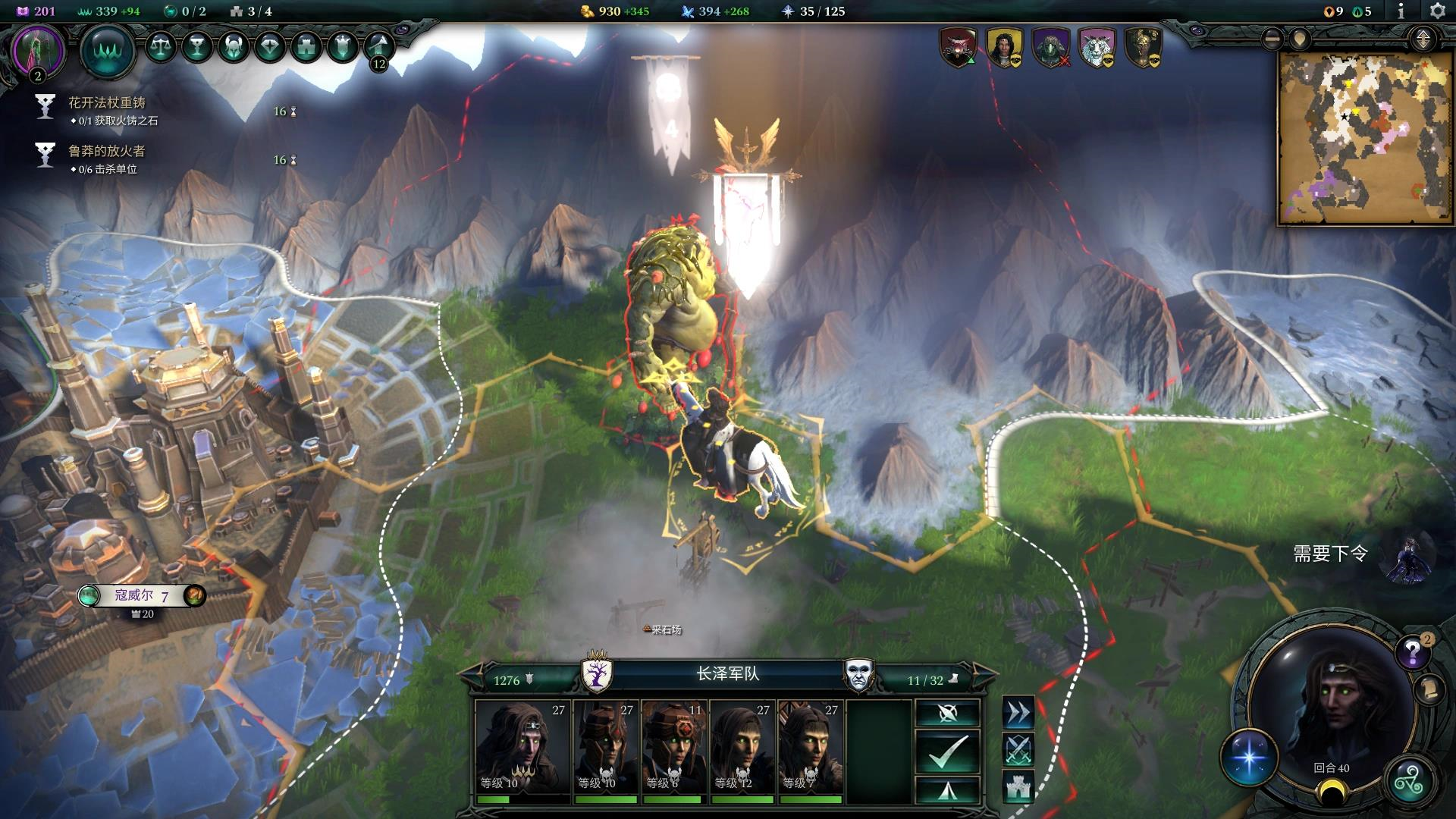Confirm army orders with the checkmark button
The width and height of the screenshot is (1456, 819).
tap(947, 752)
